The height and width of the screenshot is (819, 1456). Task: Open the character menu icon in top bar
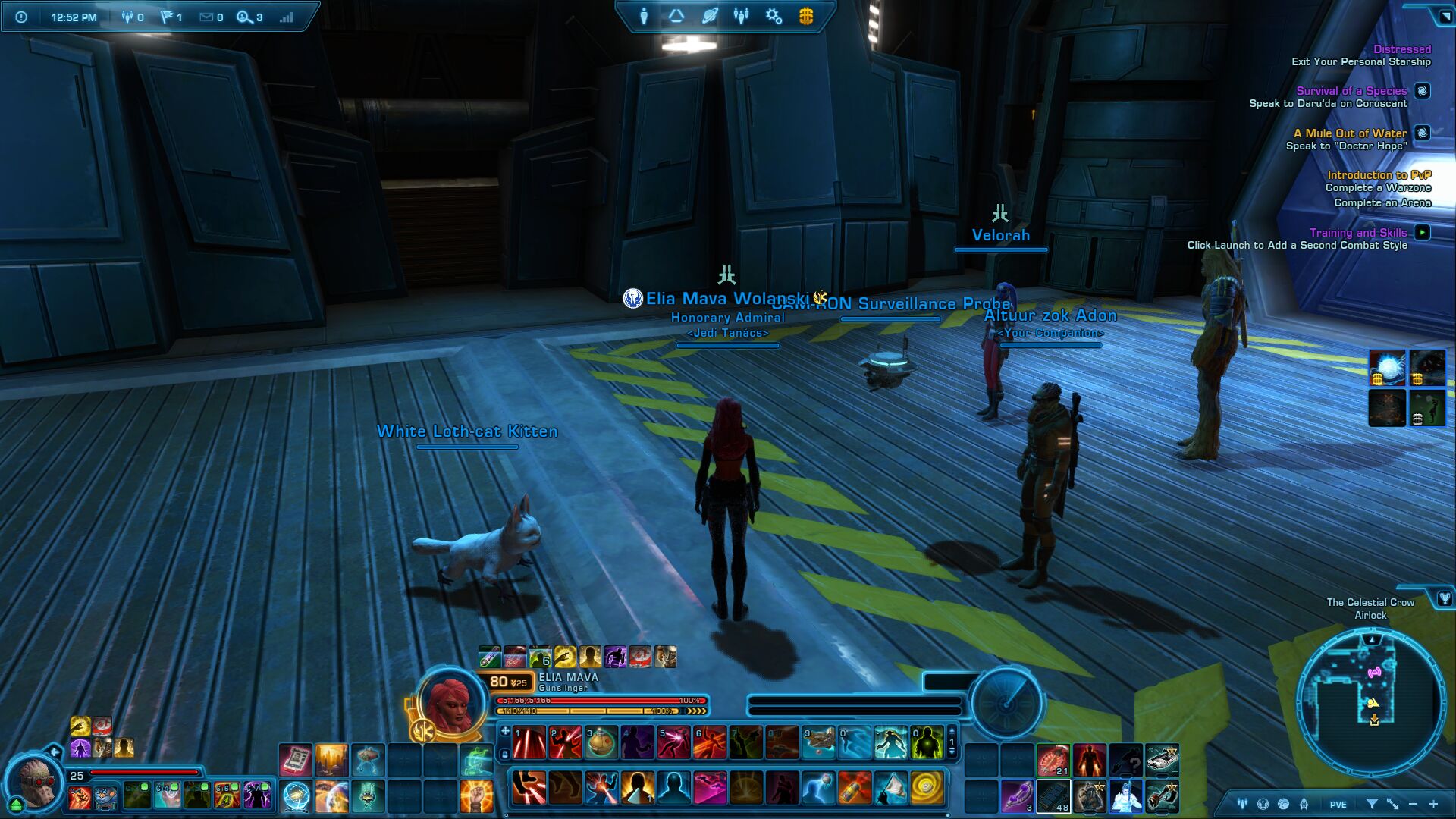(x=644, y=16)
